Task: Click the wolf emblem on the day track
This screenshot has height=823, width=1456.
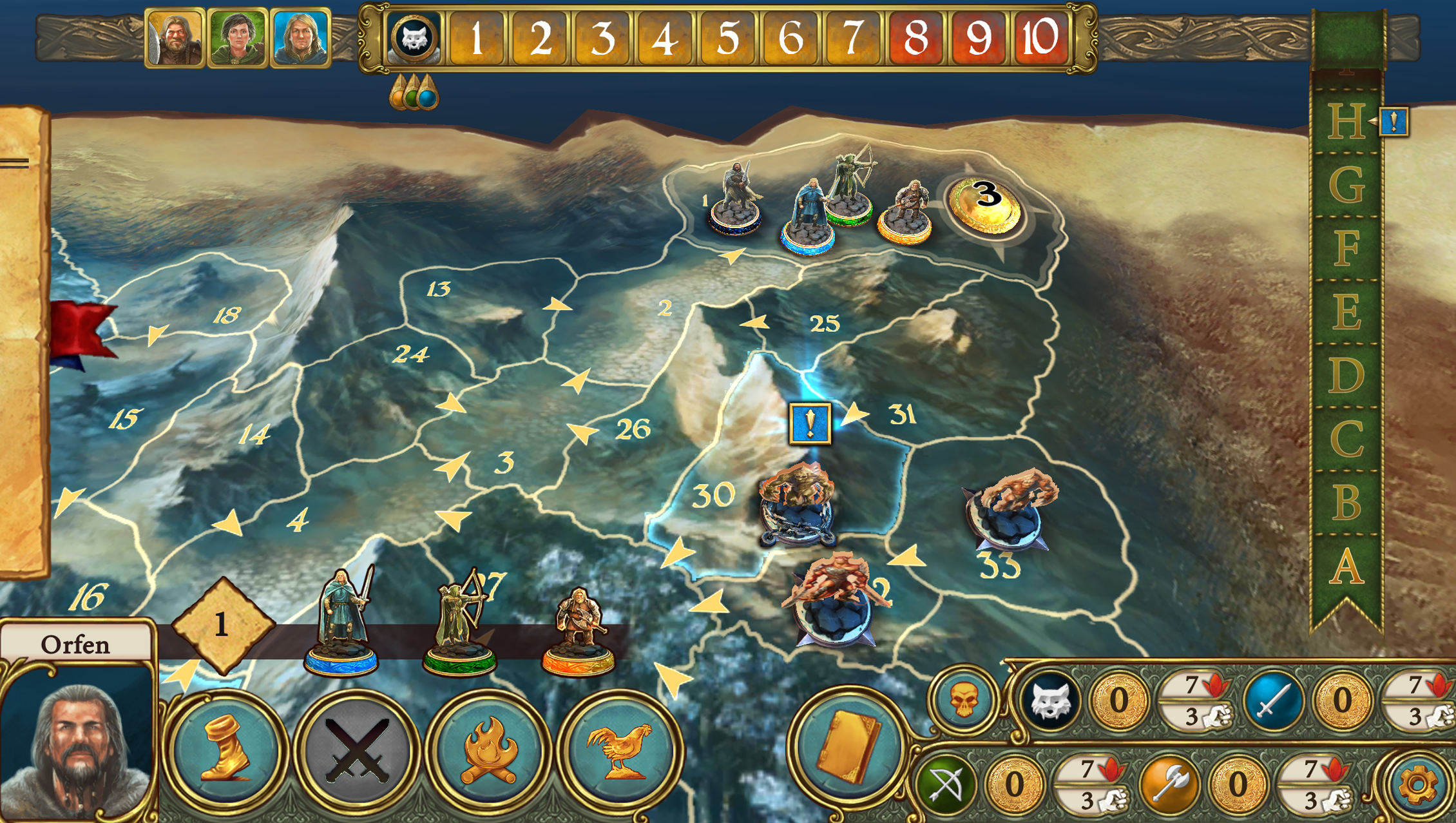Action: coord(414,38)
